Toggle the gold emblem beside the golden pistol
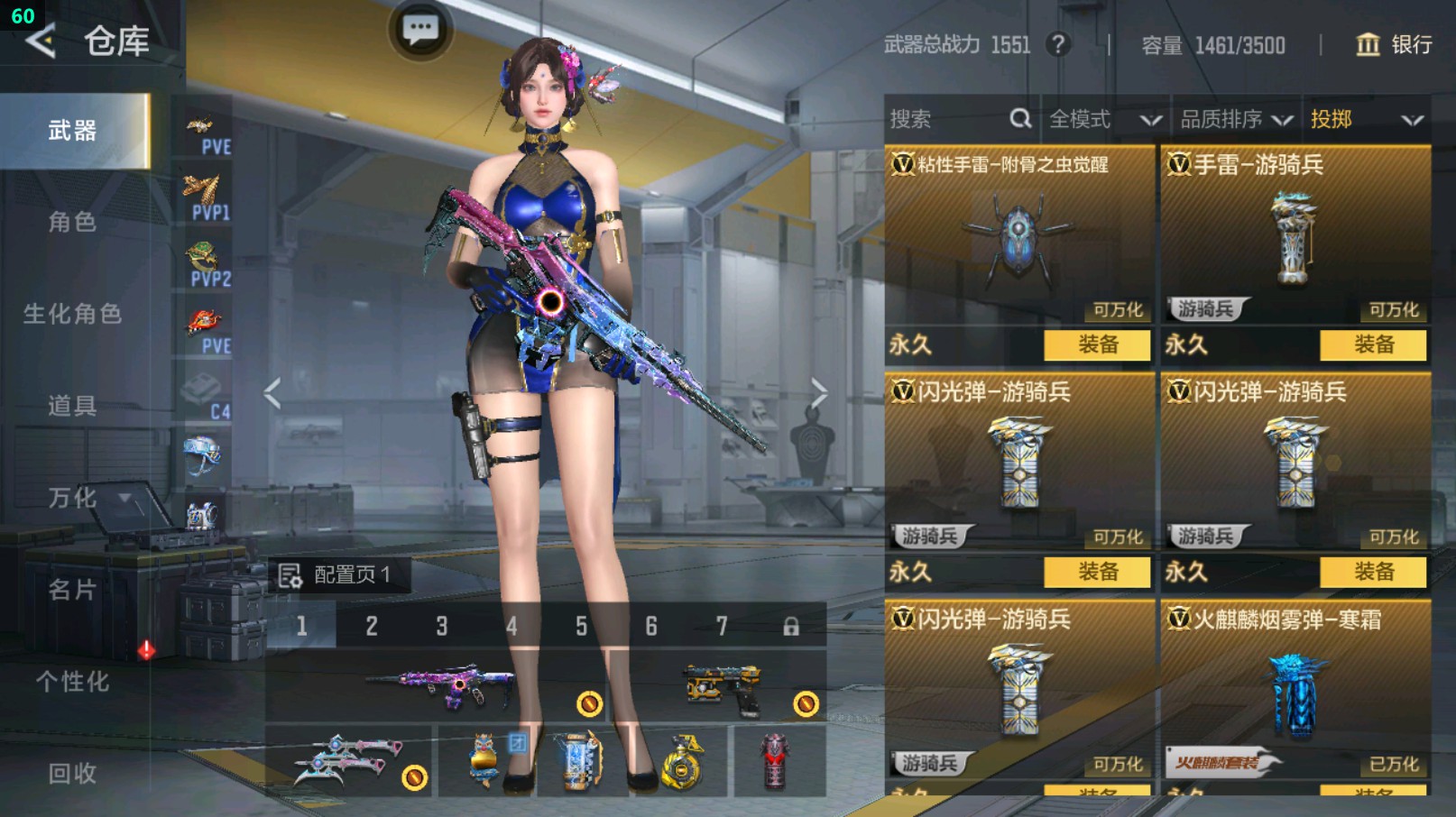 coord(804,702)
